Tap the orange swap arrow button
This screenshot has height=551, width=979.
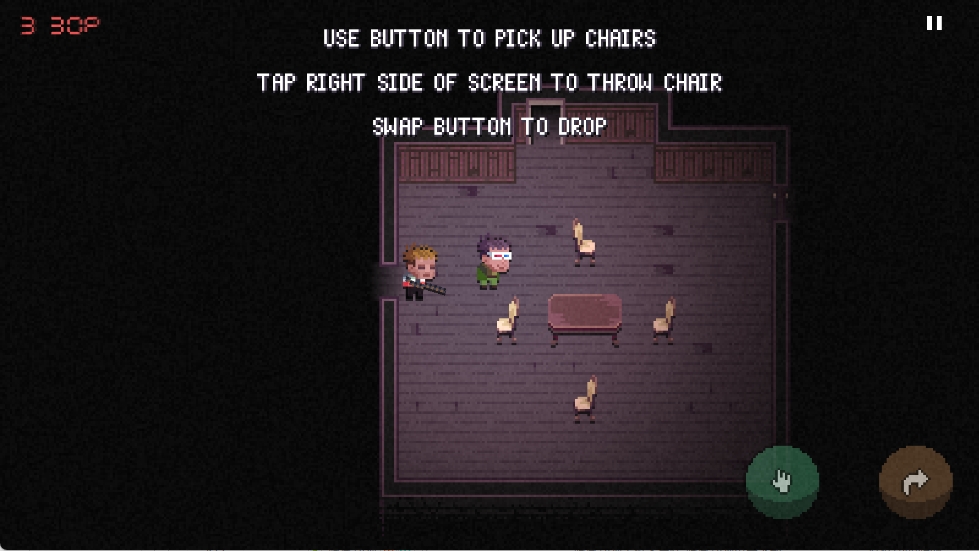pyautogui.click(x=915, y=483)
